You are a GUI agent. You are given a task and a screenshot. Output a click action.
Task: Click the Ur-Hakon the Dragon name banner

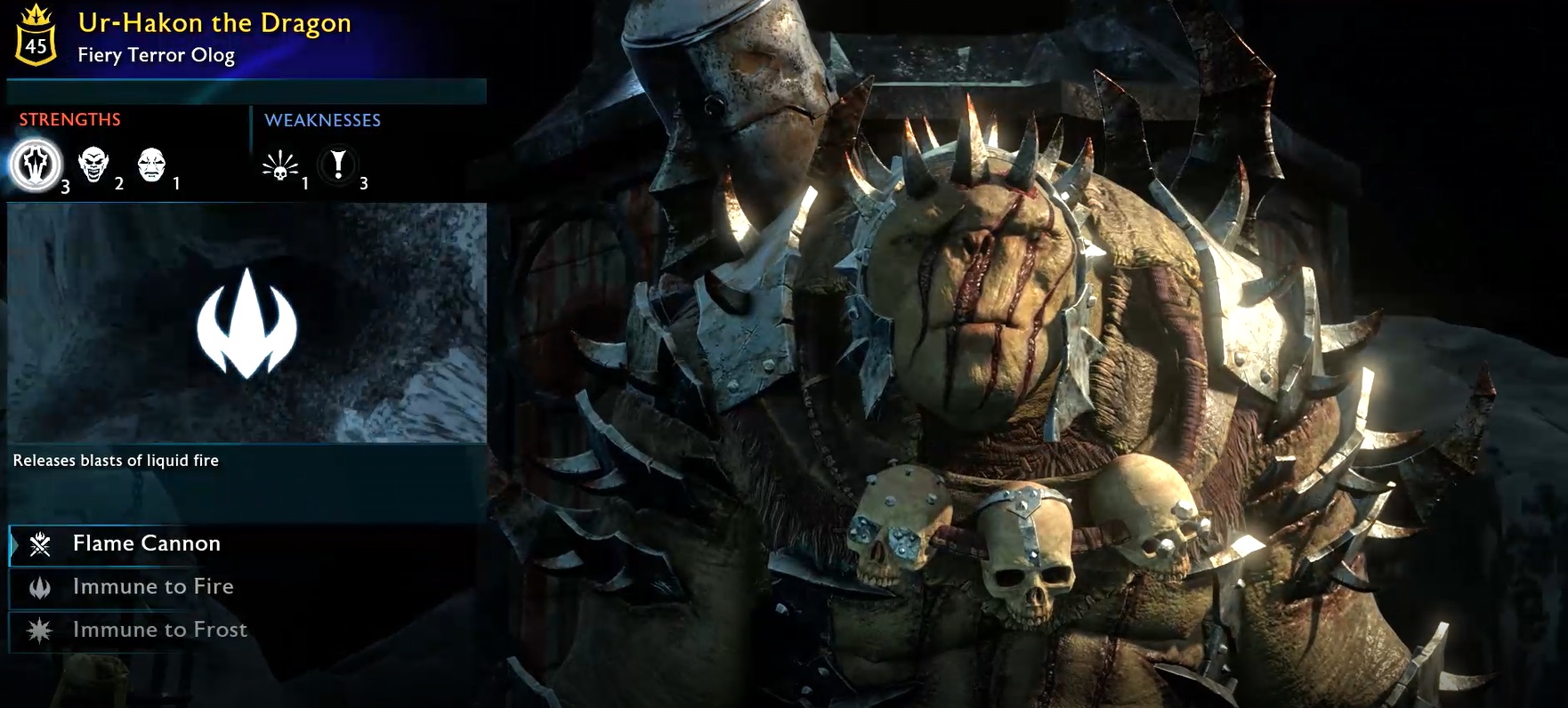pos(214,23)
